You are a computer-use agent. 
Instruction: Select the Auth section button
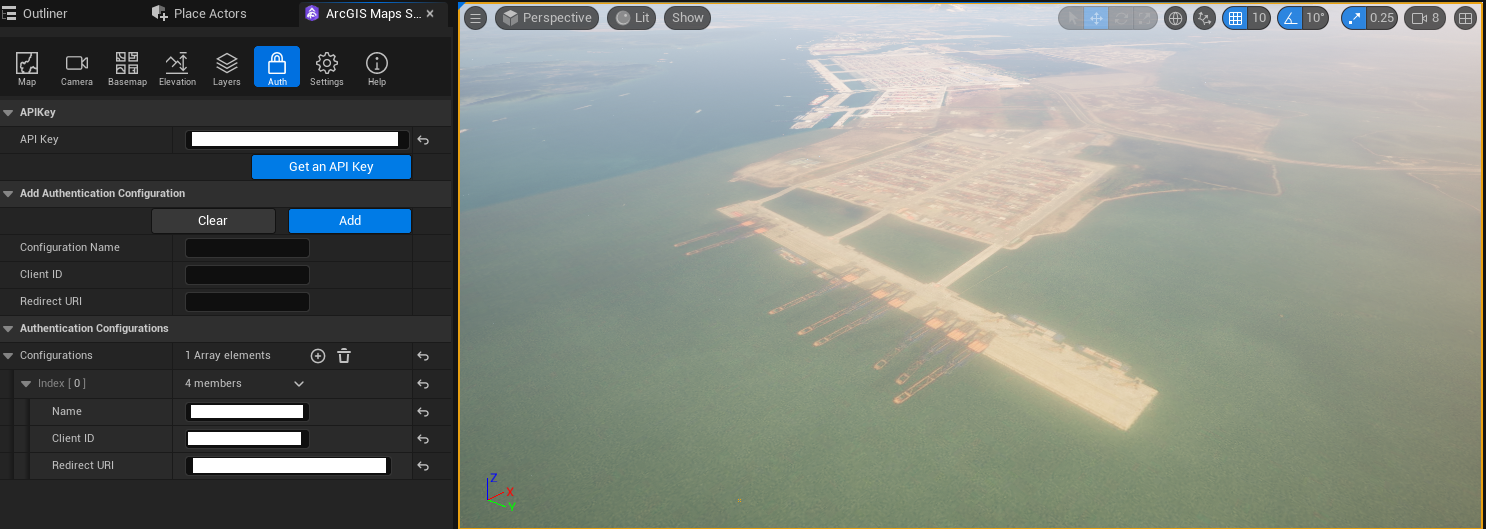pyautogui.click(x=277, y=68)
